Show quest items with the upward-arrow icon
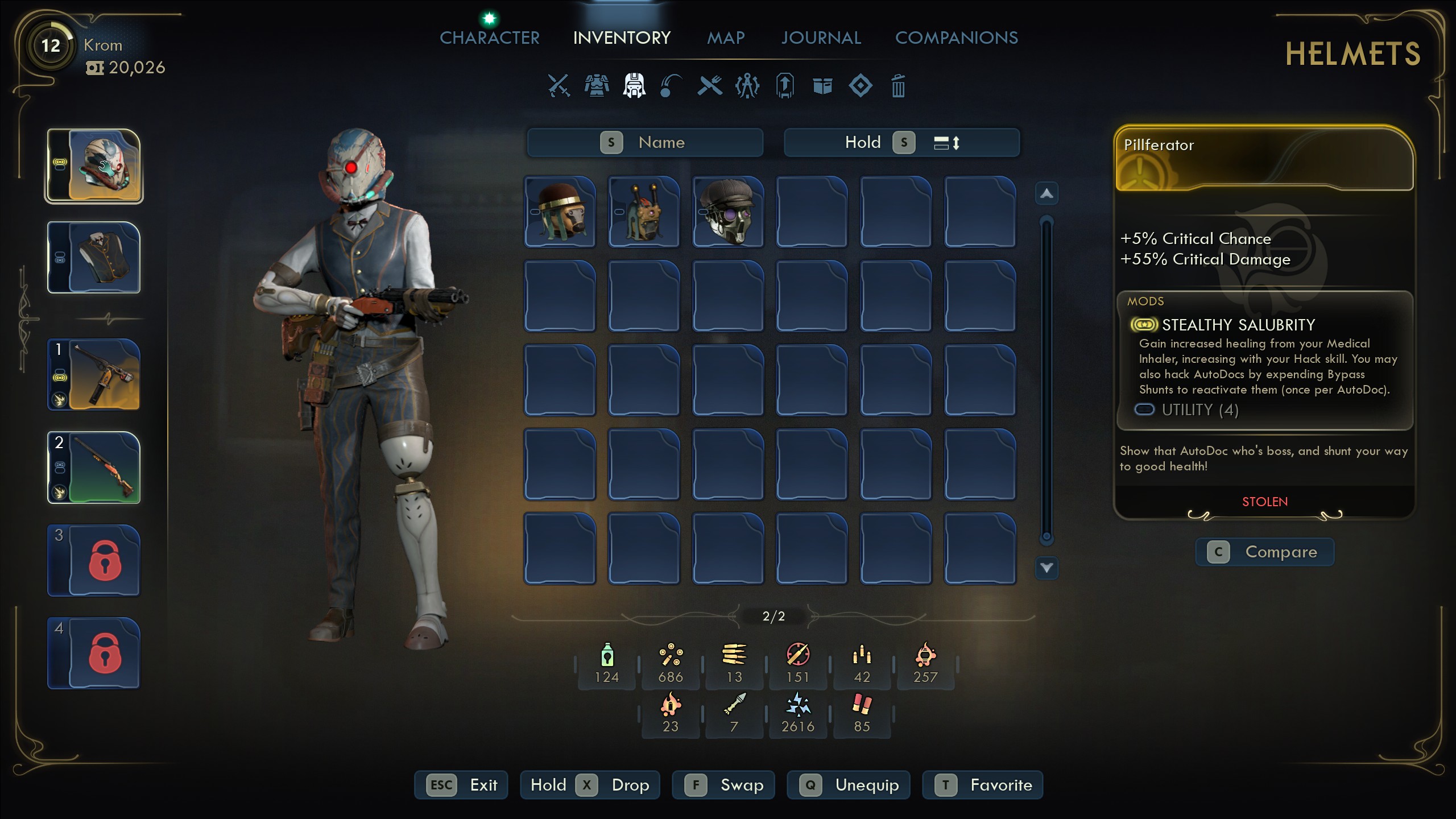The image size is (1456, 819). point(785,86)
